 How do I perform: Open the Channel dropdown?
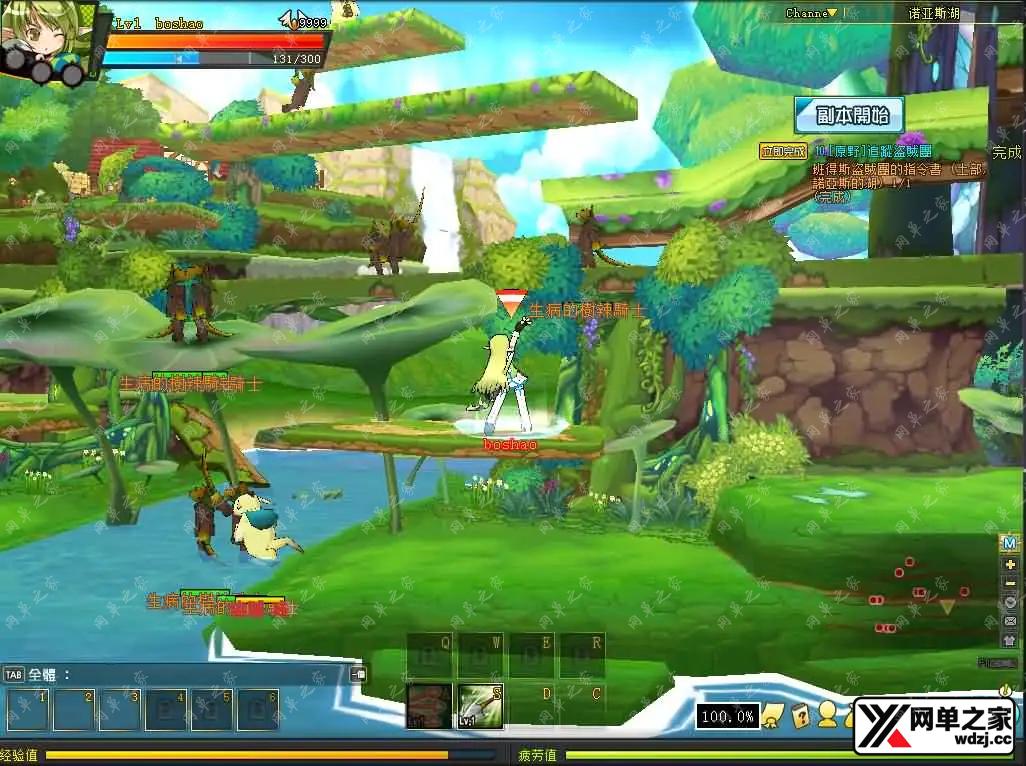coord(811,13)
